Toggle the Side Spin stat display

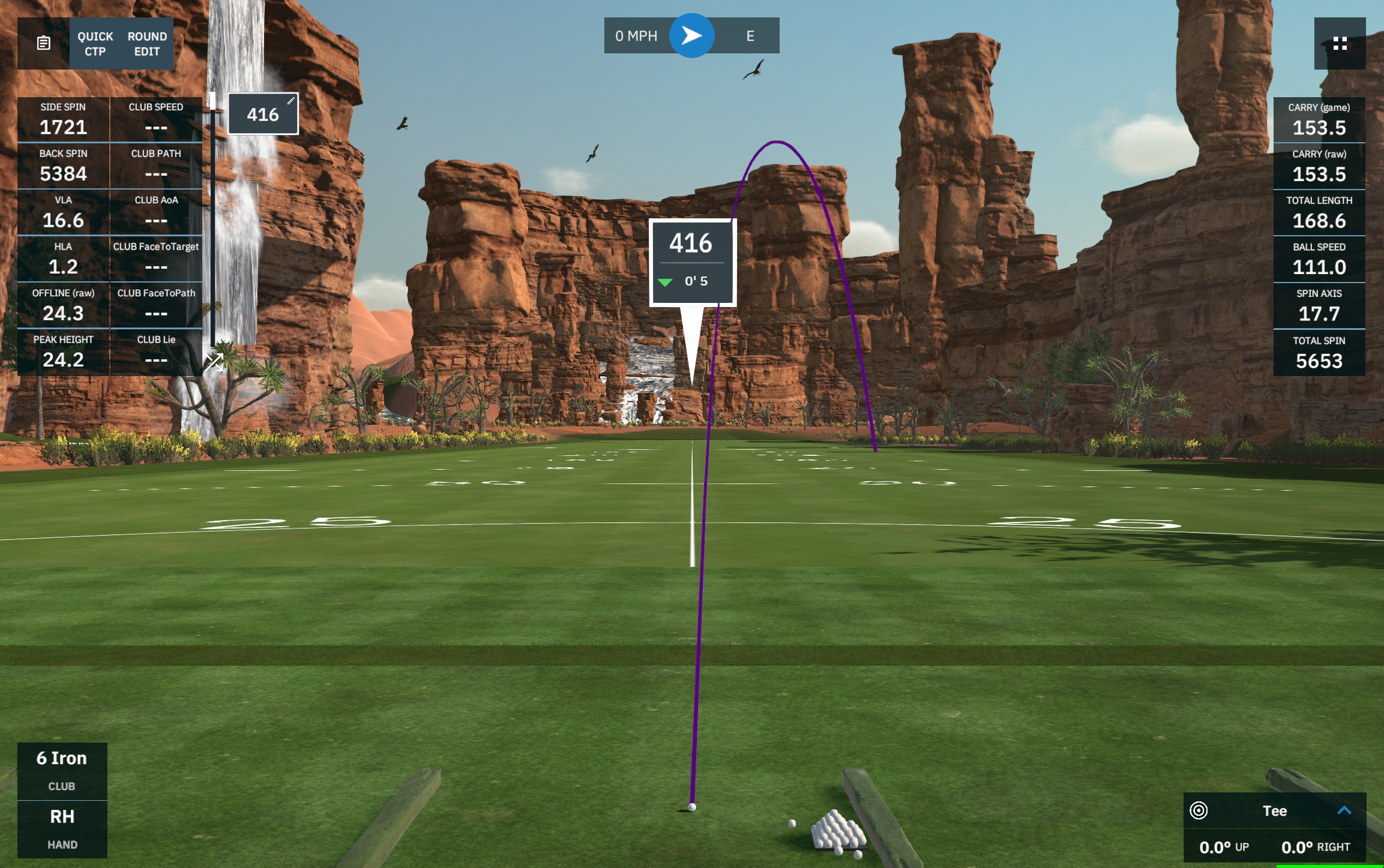click(63, 119)
